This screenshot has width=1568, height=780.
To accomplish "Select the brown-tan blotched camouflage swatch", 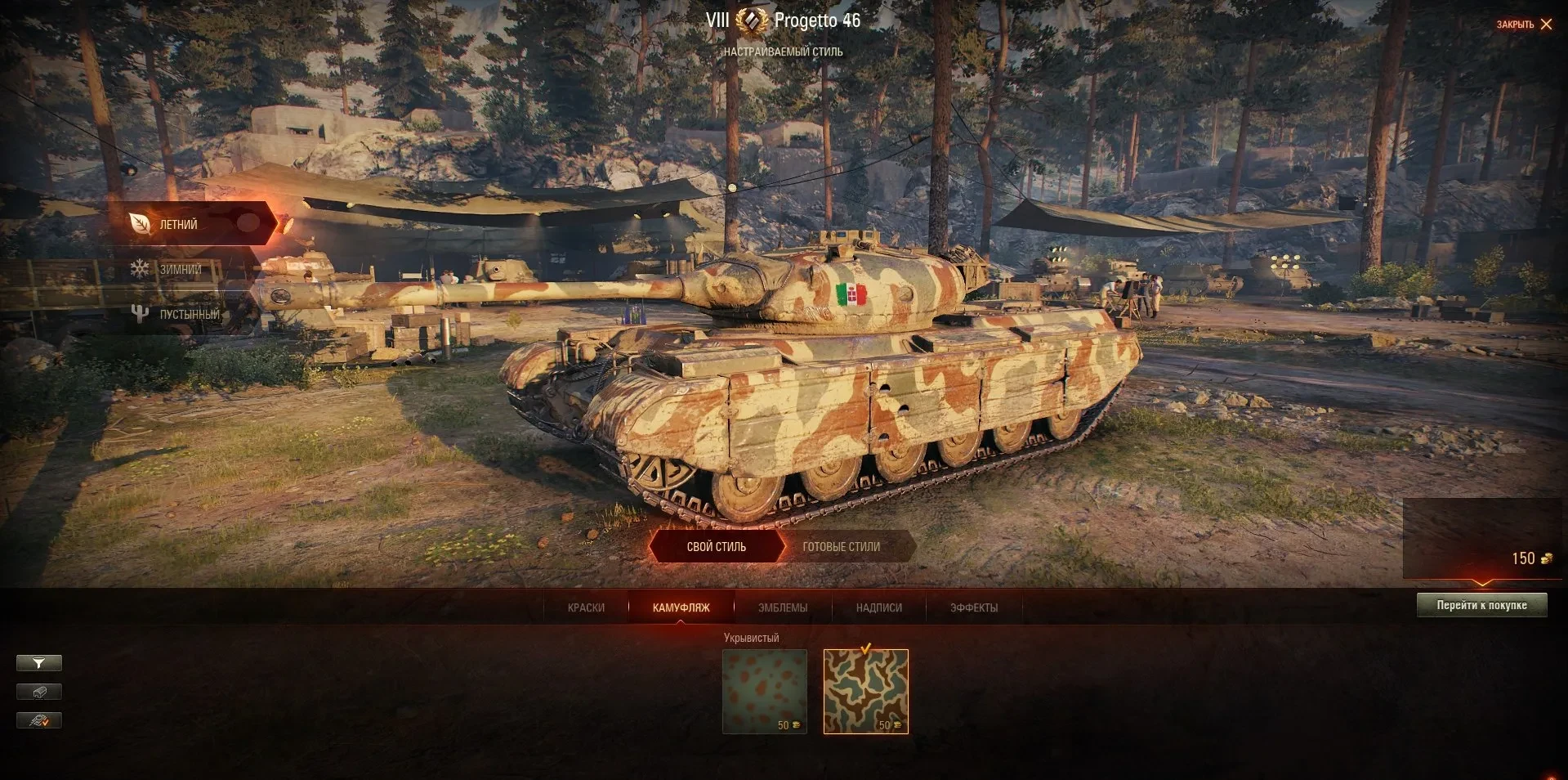I will click(865, 691).
